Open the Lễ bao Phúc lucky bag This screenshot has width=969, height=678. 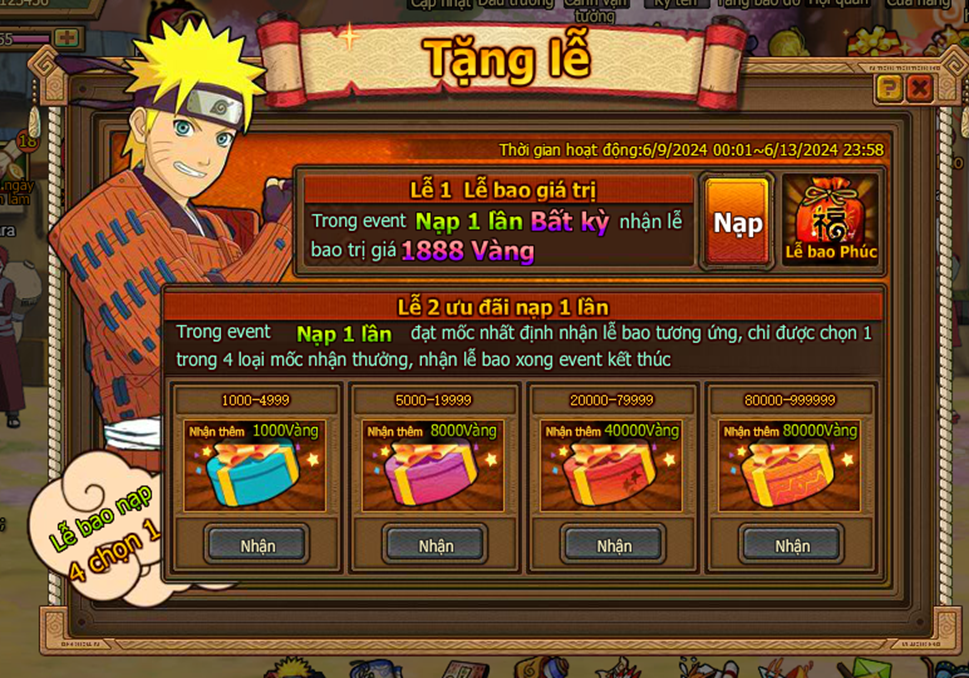[x=830, y=221]
